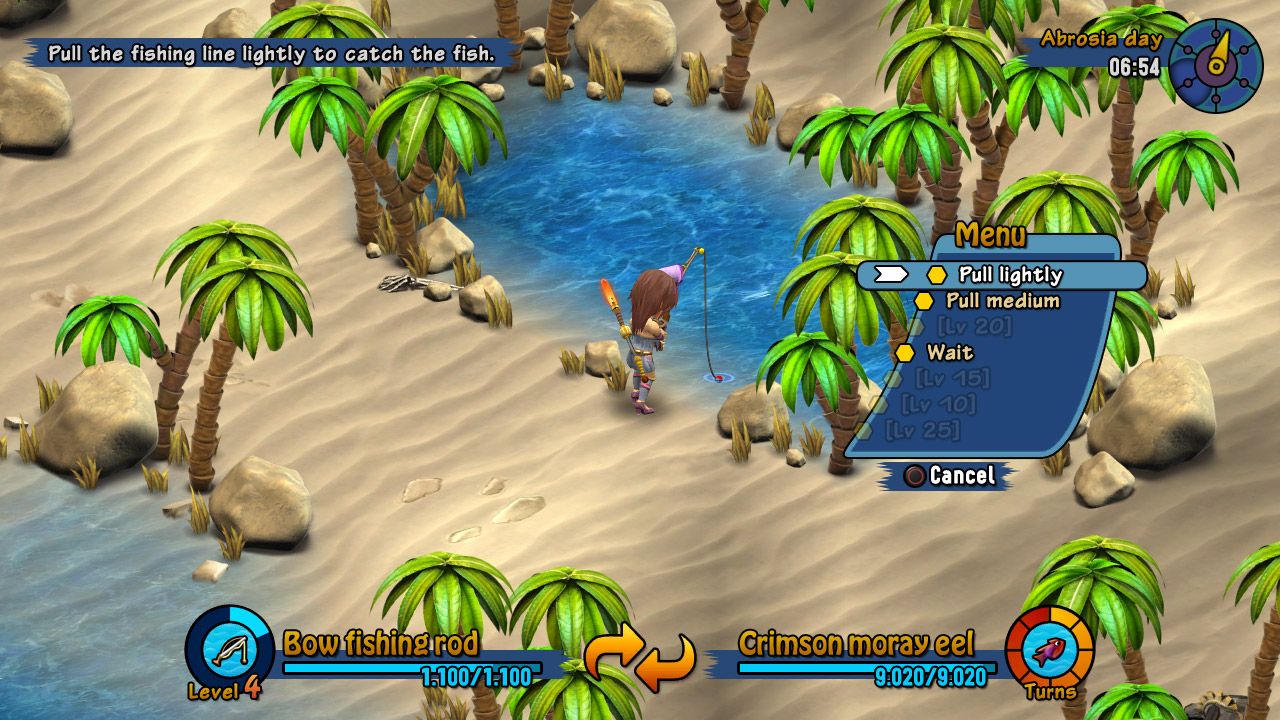Select the locked Lv 20 option
This screenshot has height=720, width=1280.
[974, 327]
